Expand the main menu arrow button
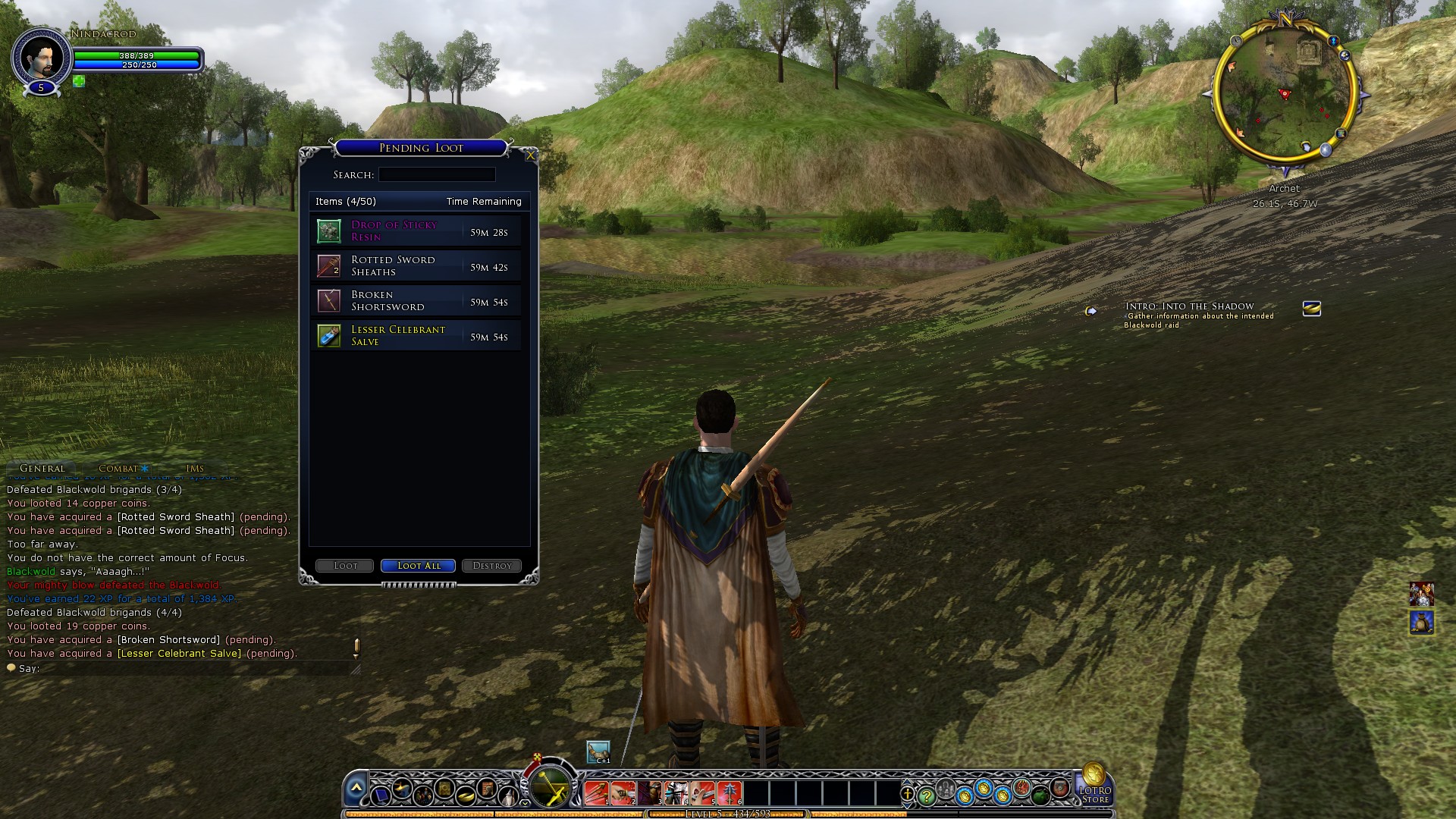Image resolution: width=1456 pixels, height=819 pixels. [x=356, y=790]
